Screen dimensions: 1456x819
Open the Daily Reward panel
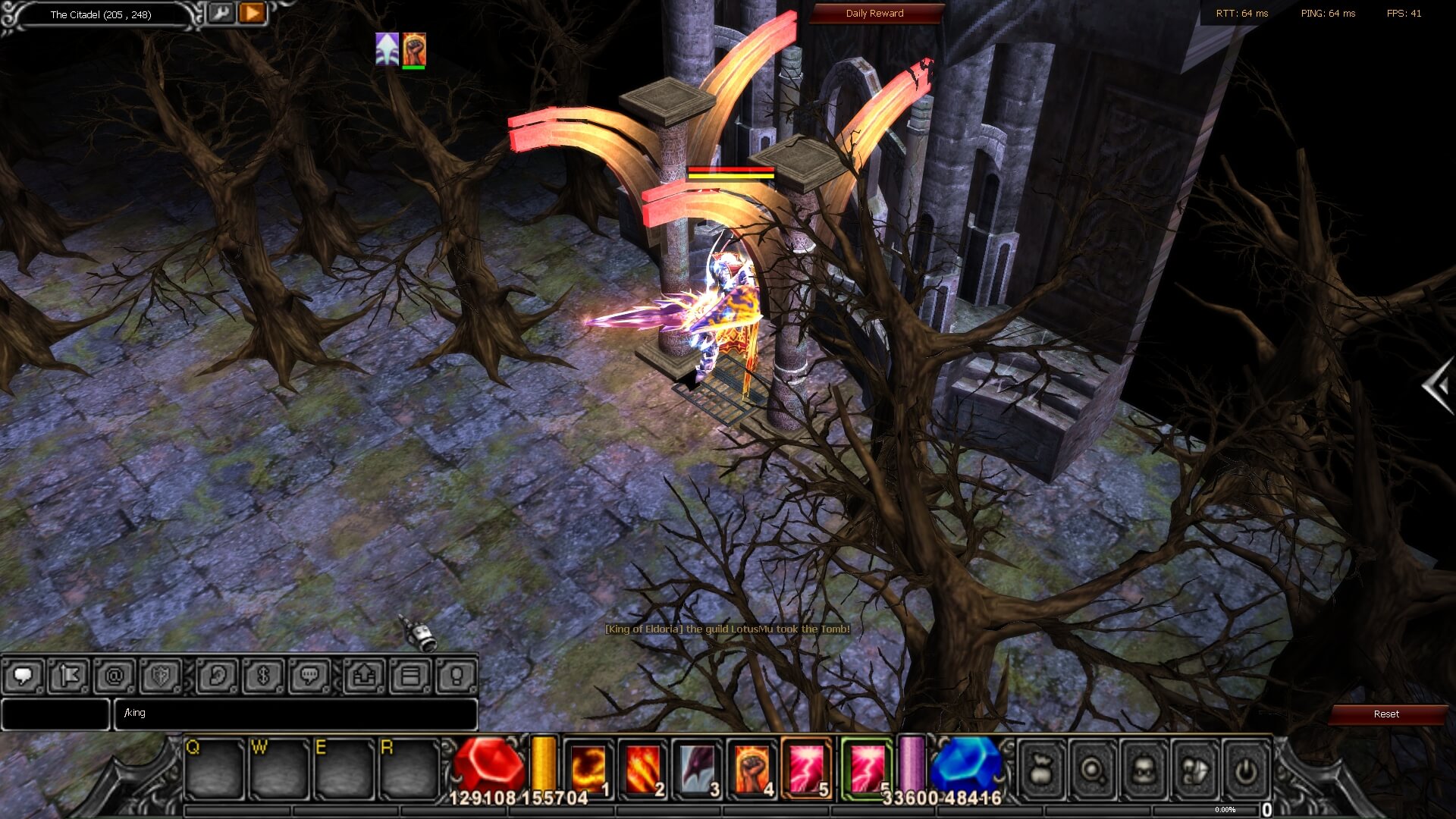pyautogui.click(x=874, y=14)
